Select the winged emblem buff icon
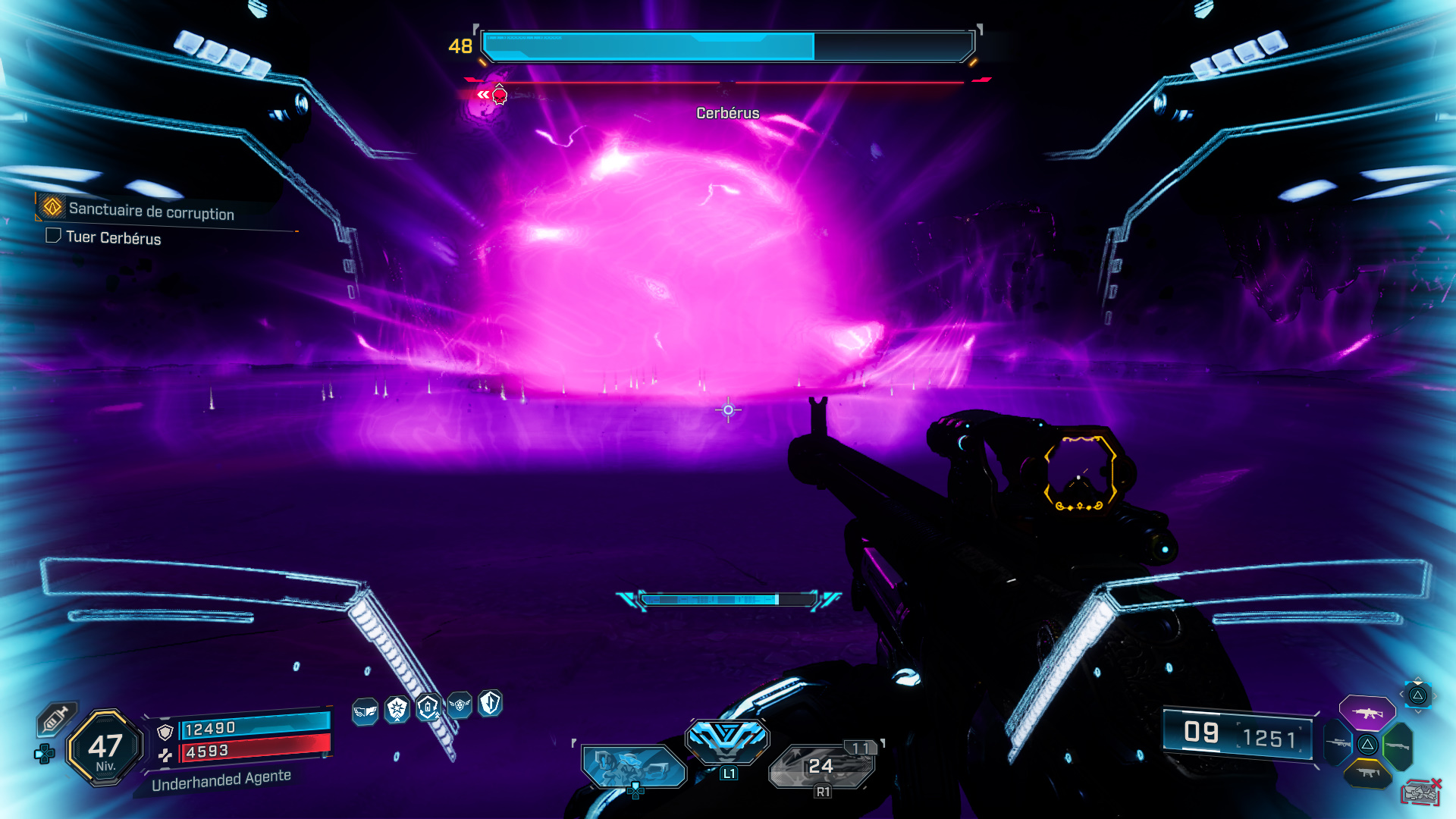Viewport: 1456px width, 819px height. (460, 705)
